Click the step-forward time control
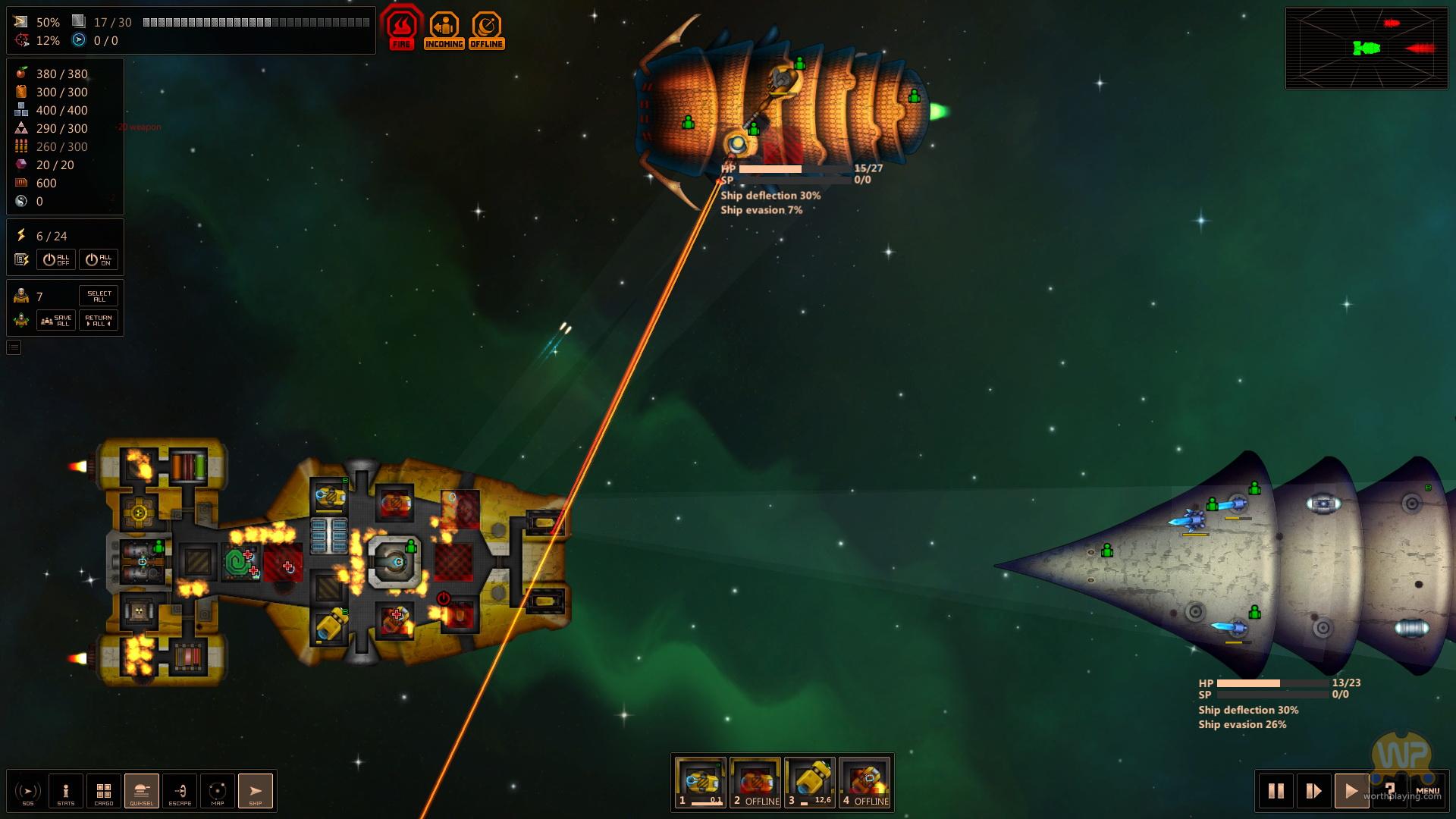Viewport: 1456px width, 819px height. (x=1313, y=791)
